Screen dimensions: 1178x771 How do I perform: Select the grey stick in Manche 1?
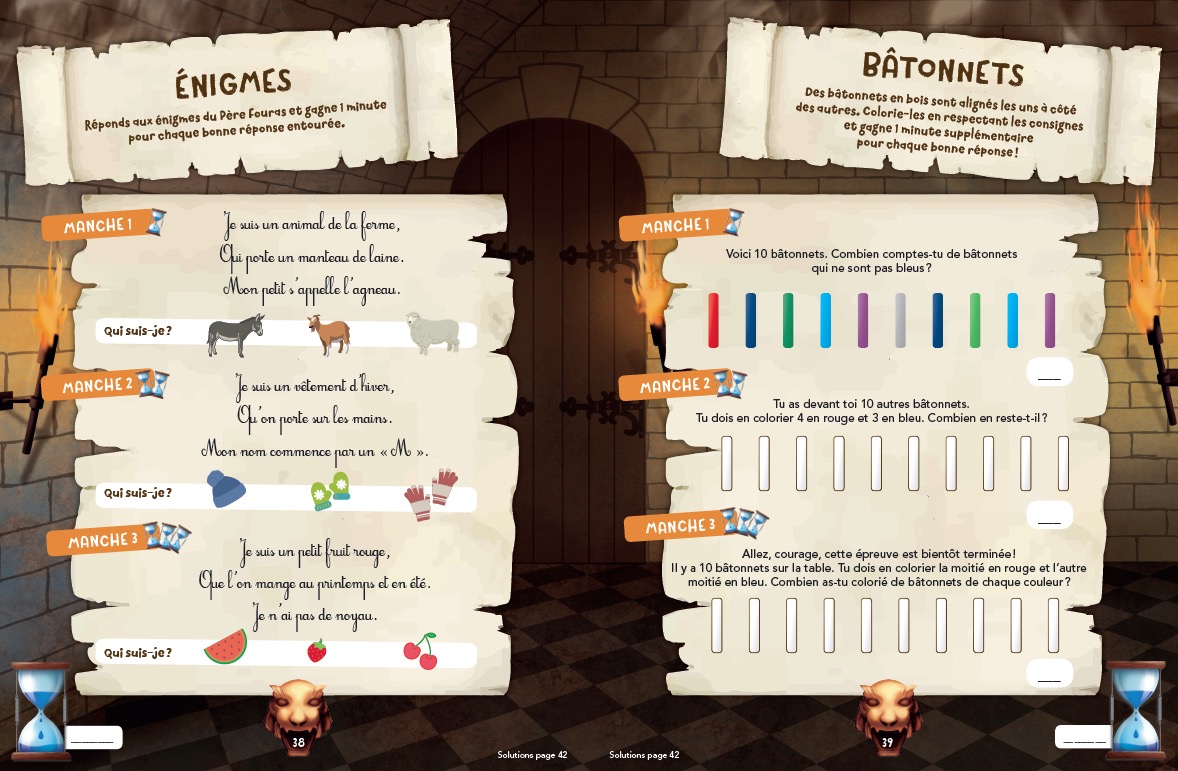coord(900,320)
